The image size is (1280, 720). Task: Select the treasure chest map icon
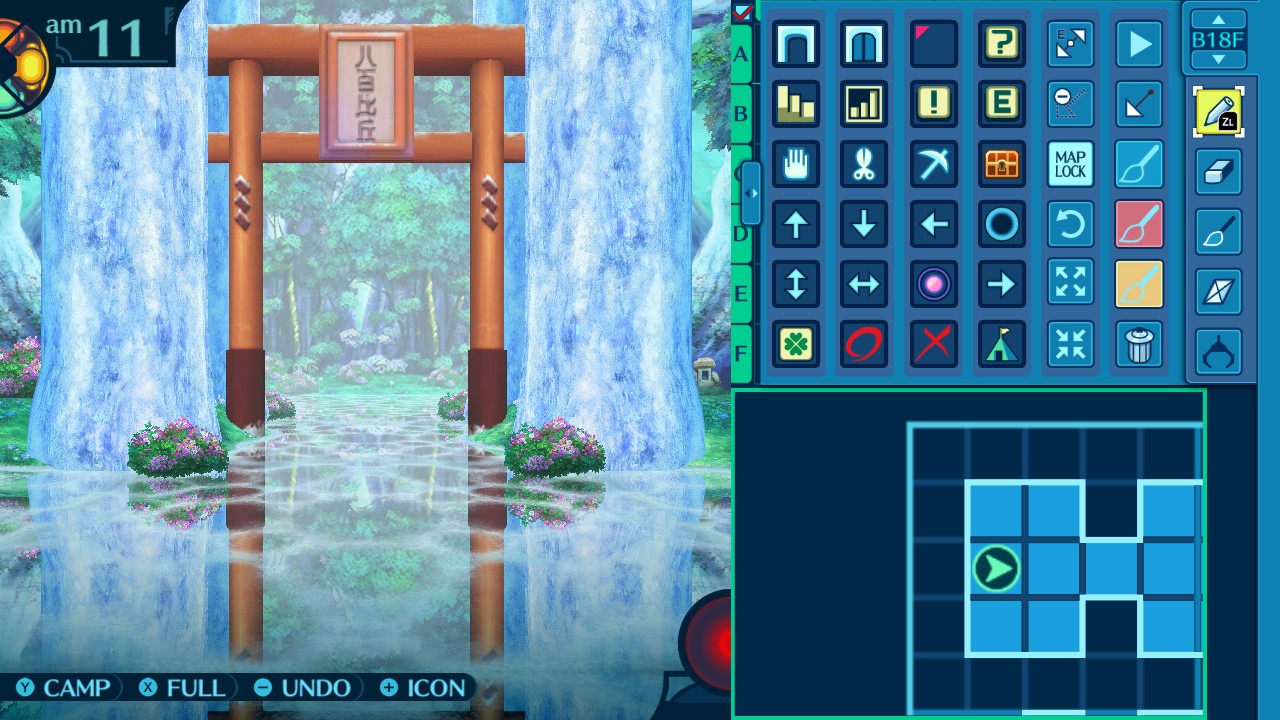(1002, 164)
